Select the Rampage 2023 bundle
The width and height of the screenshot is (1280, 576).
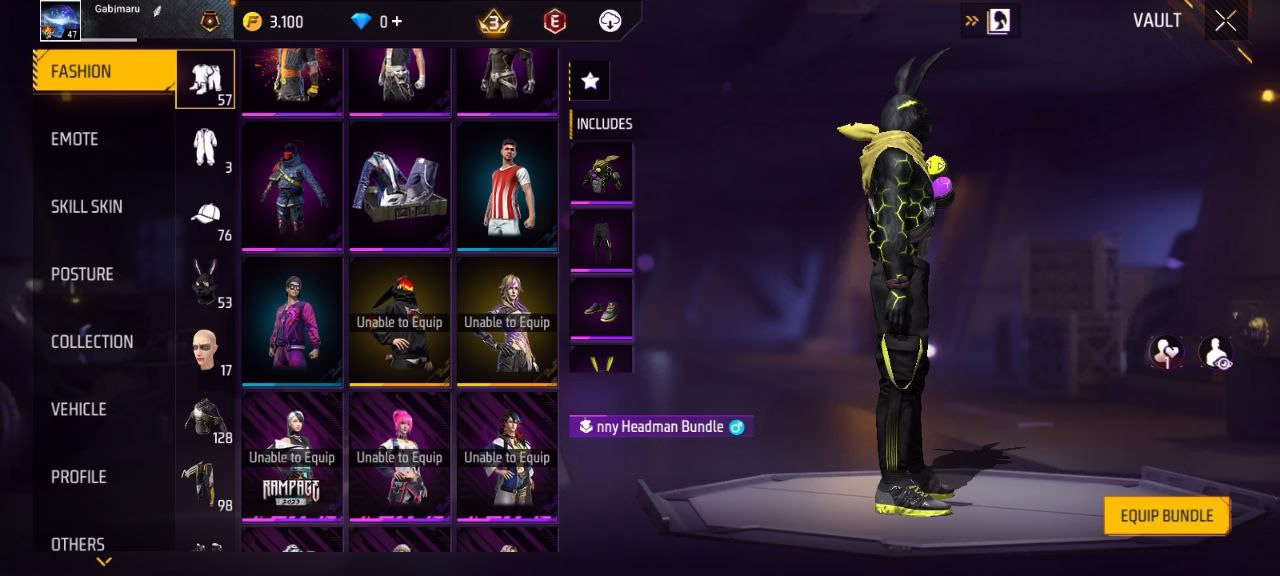pos(291,457)
